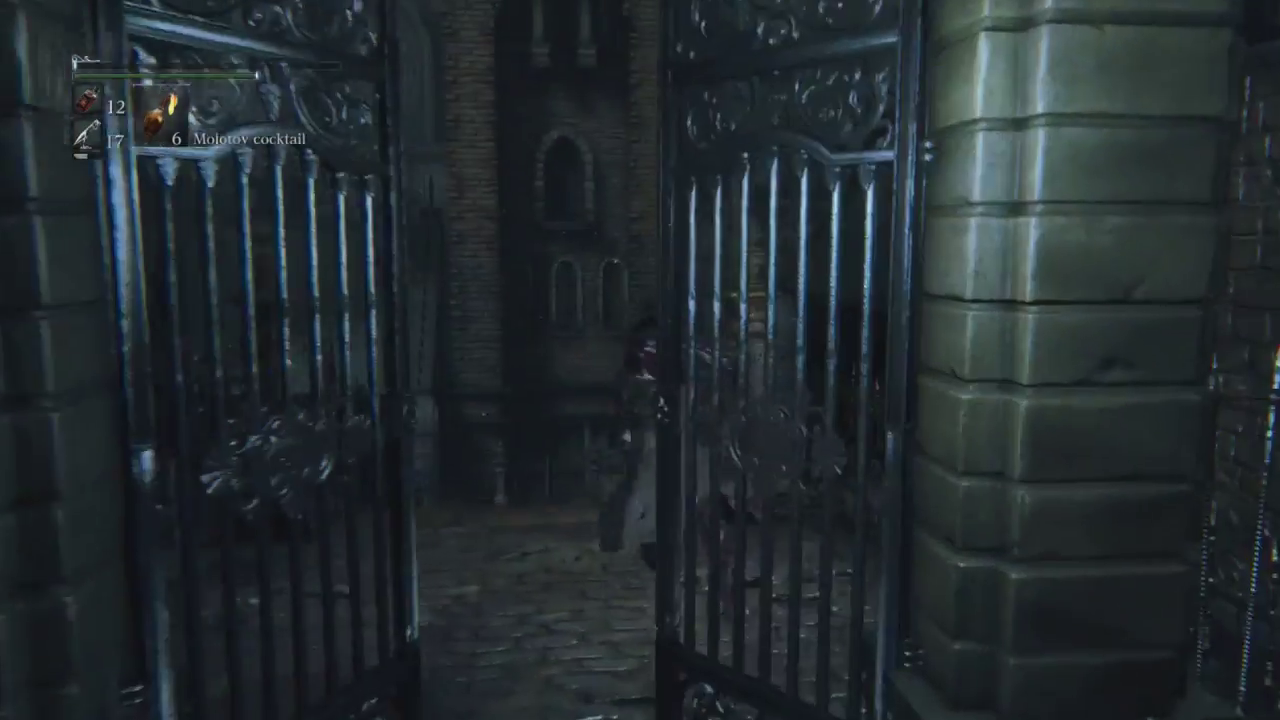
Task: Select the Quicksilver Bullets slot icon
Action: click(86, 135)
